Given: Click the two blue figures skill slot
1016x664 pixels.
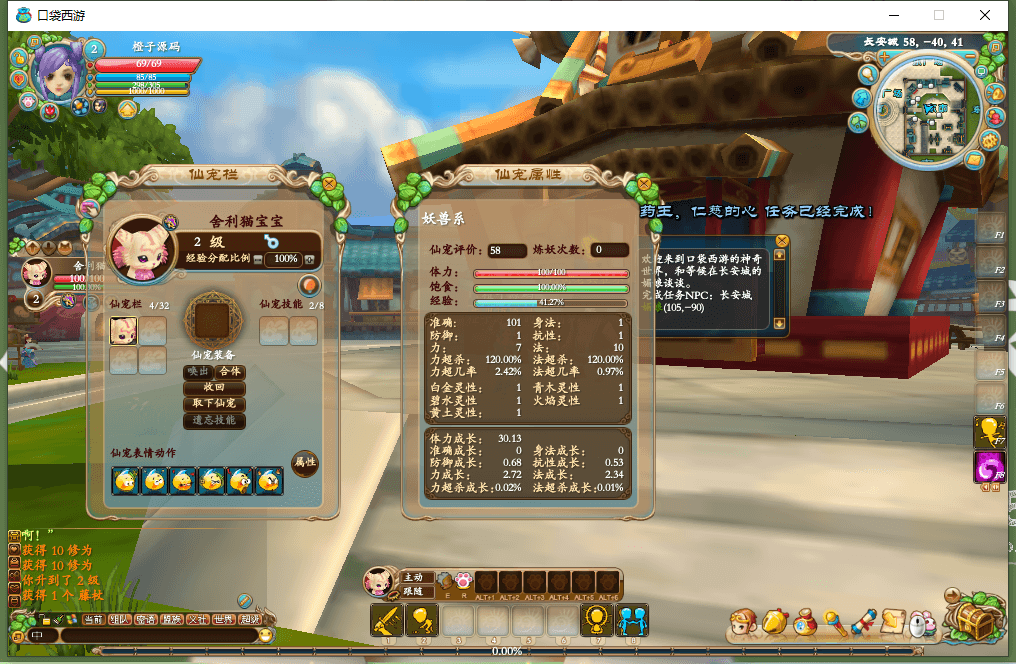Looking at the screenshot, I should click(x=632, y=621).
